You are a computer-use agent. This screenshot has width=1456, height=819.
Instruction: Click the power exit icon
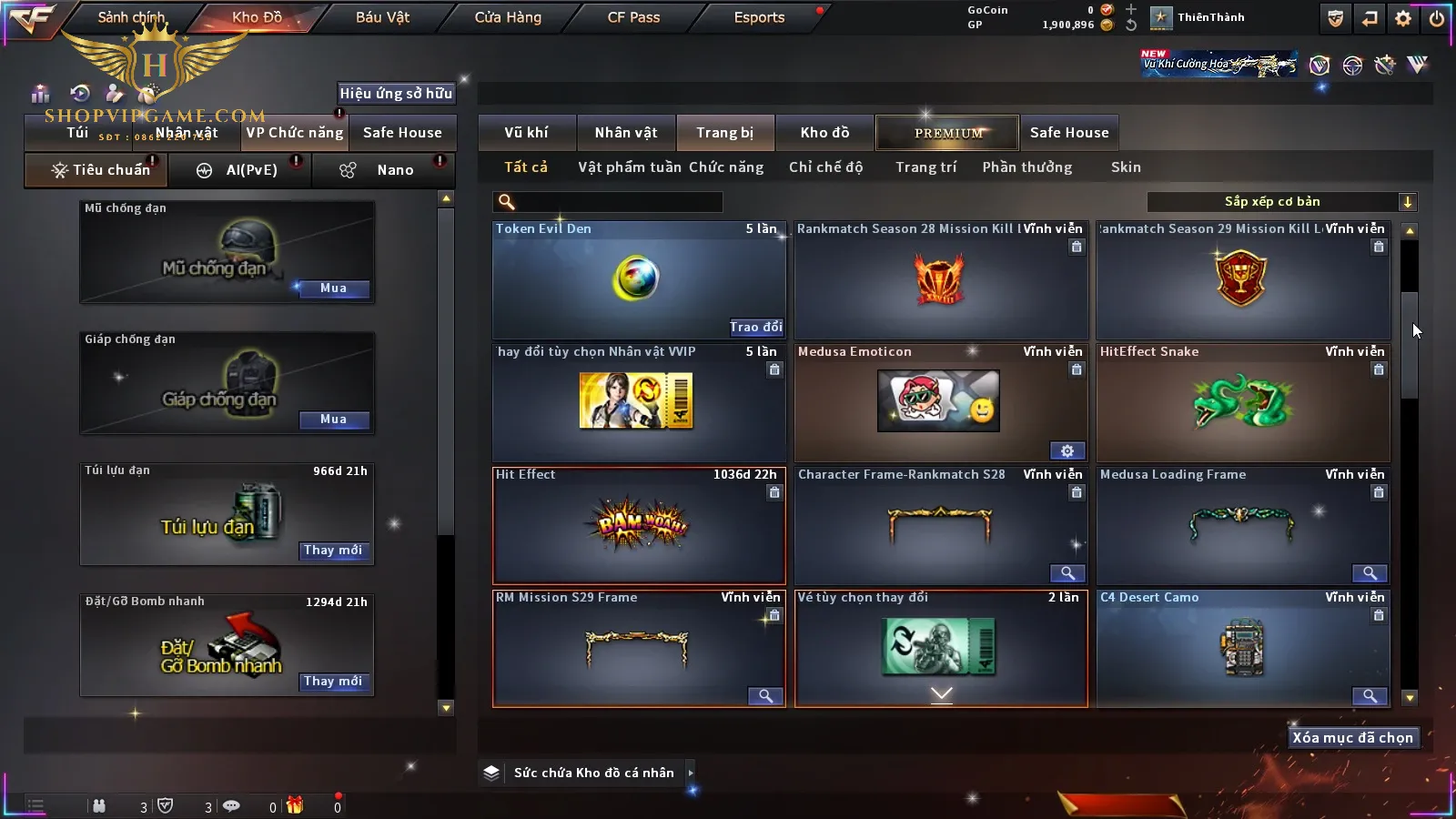[1436, 18]
